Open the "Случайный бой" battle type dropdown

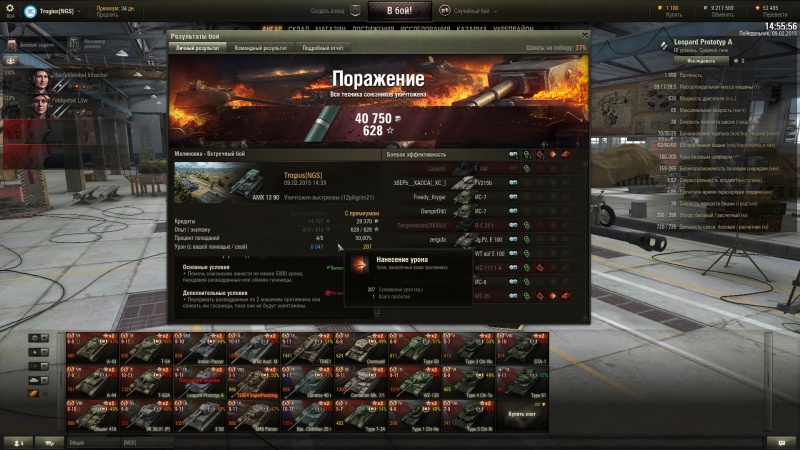(474, 10)
